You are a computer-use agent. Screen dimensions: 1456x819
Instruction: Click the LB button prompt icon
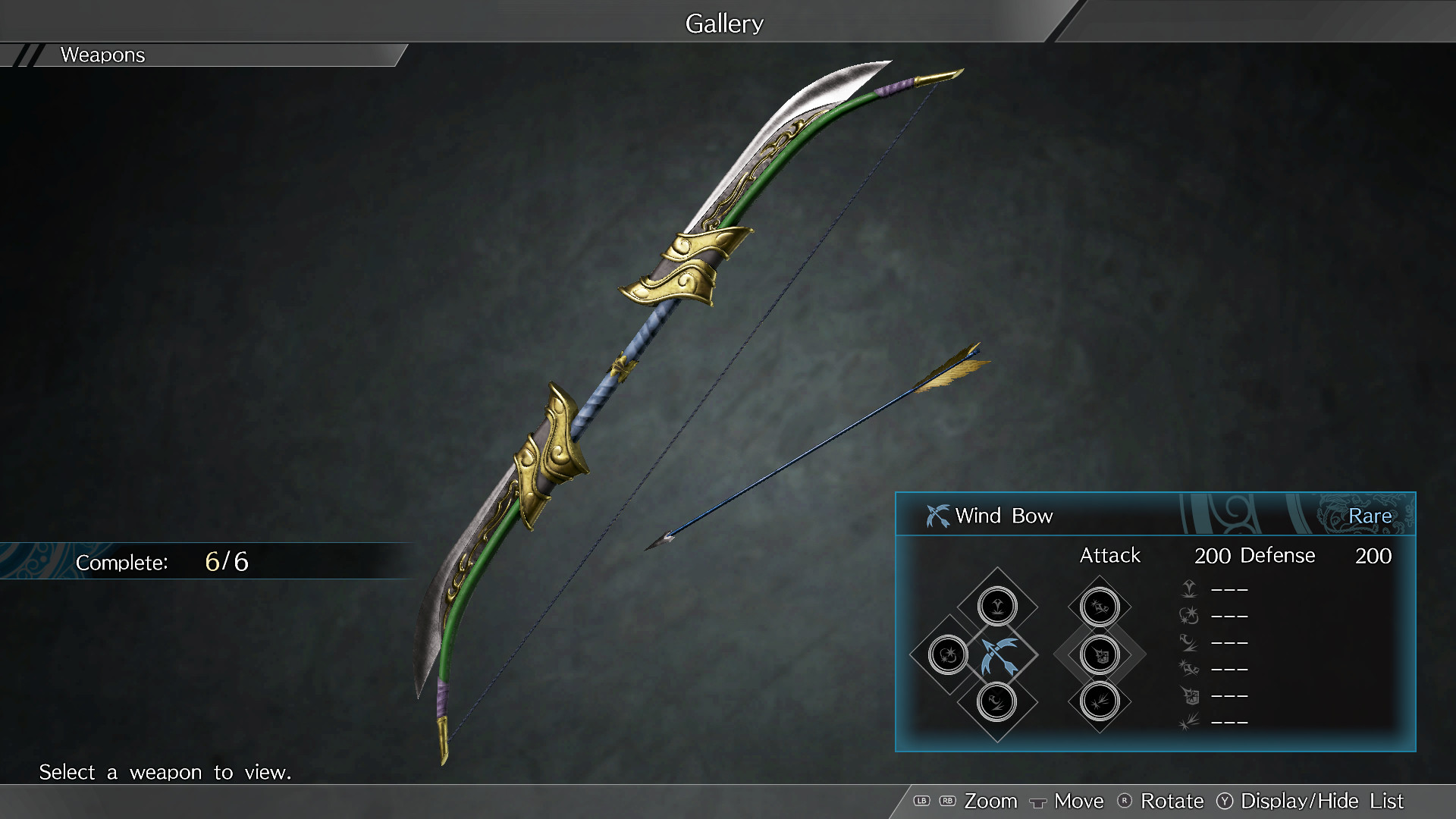coord(922,801)
